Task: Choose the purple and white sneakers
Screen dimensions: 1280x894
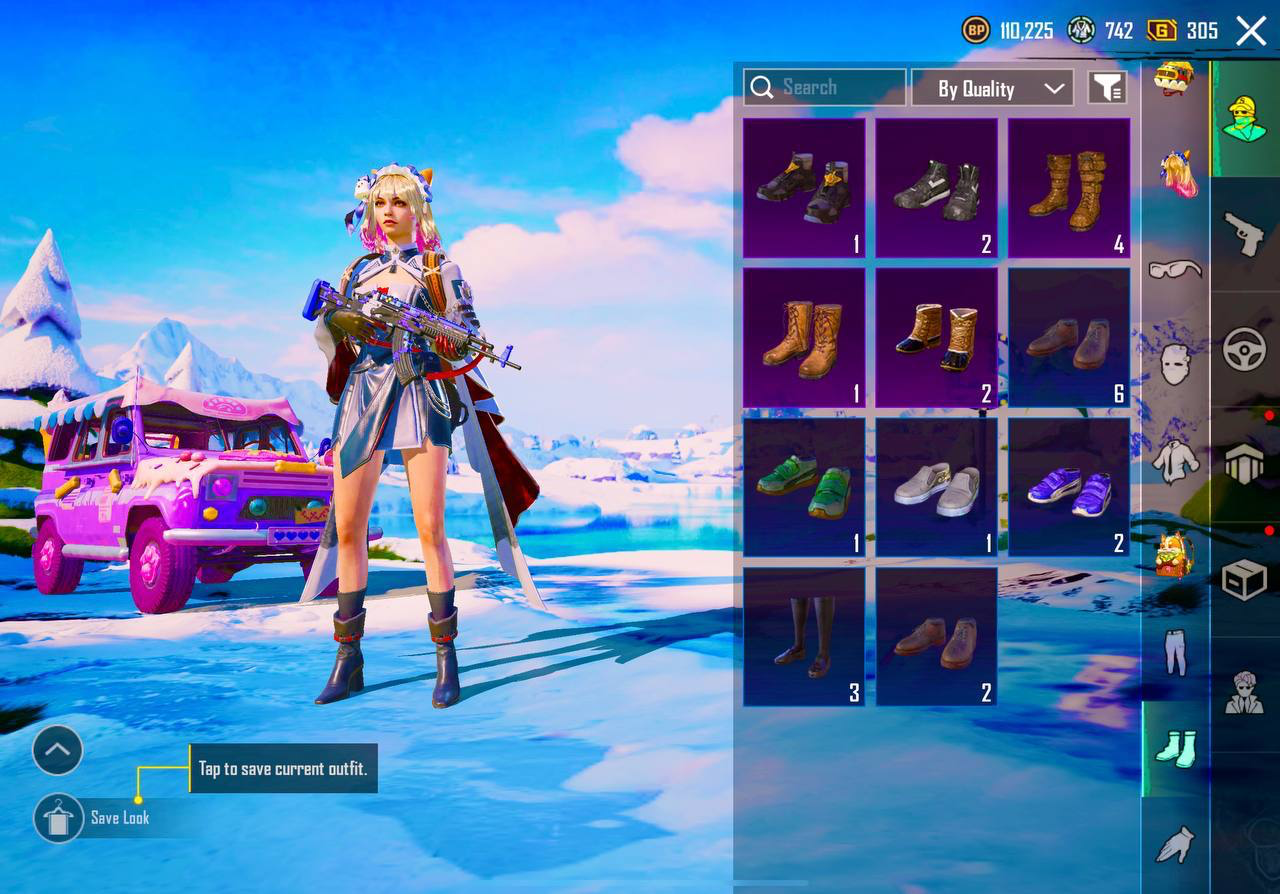Action: 1069,487
